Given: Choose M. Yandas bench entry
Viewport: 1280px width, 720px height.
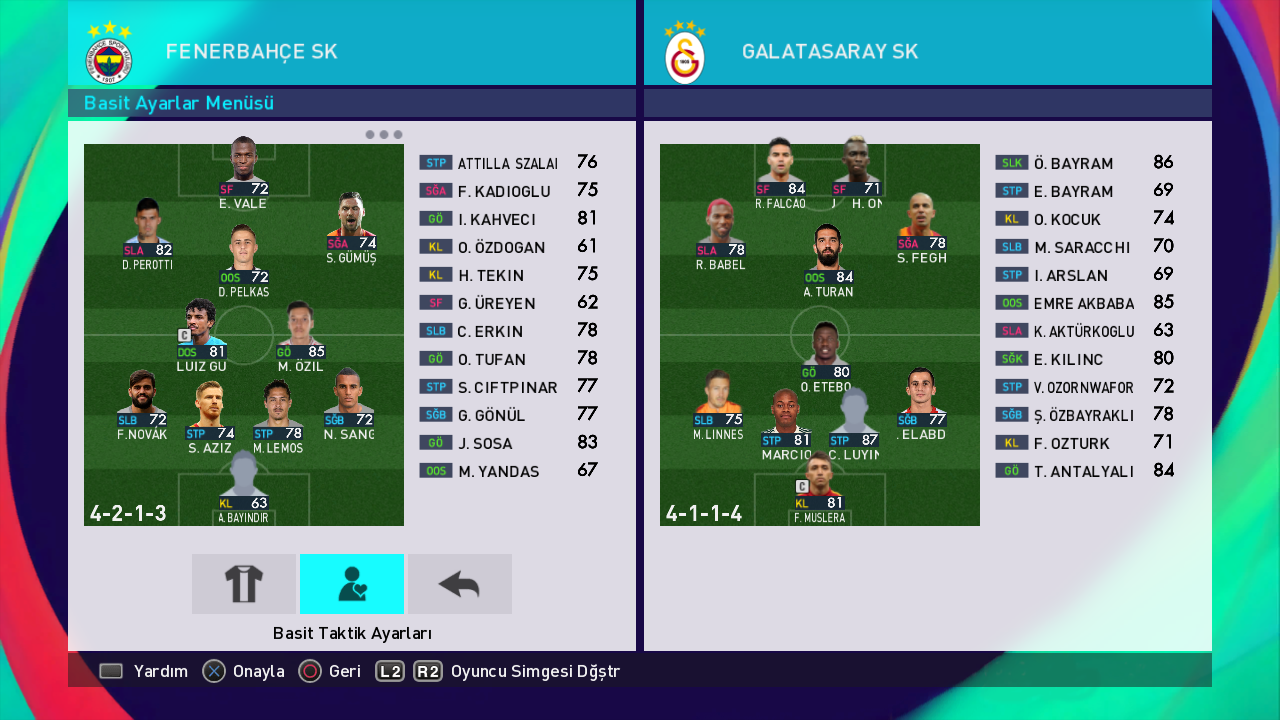Looking at the screenshot, I should (508, 471).
